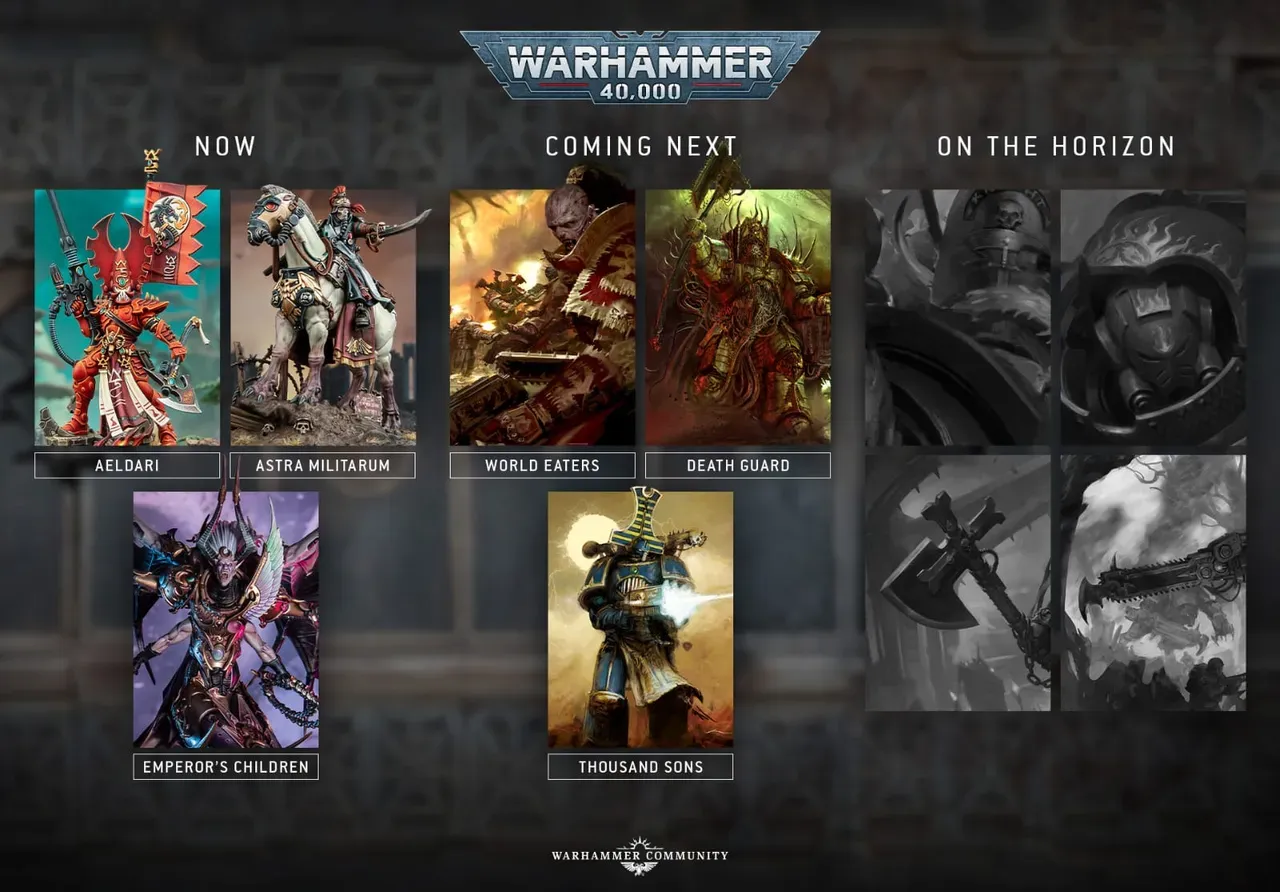Visit the Warhammer Community logo link
Viewport: 1280px width, 892px height.
coord(640,856)
